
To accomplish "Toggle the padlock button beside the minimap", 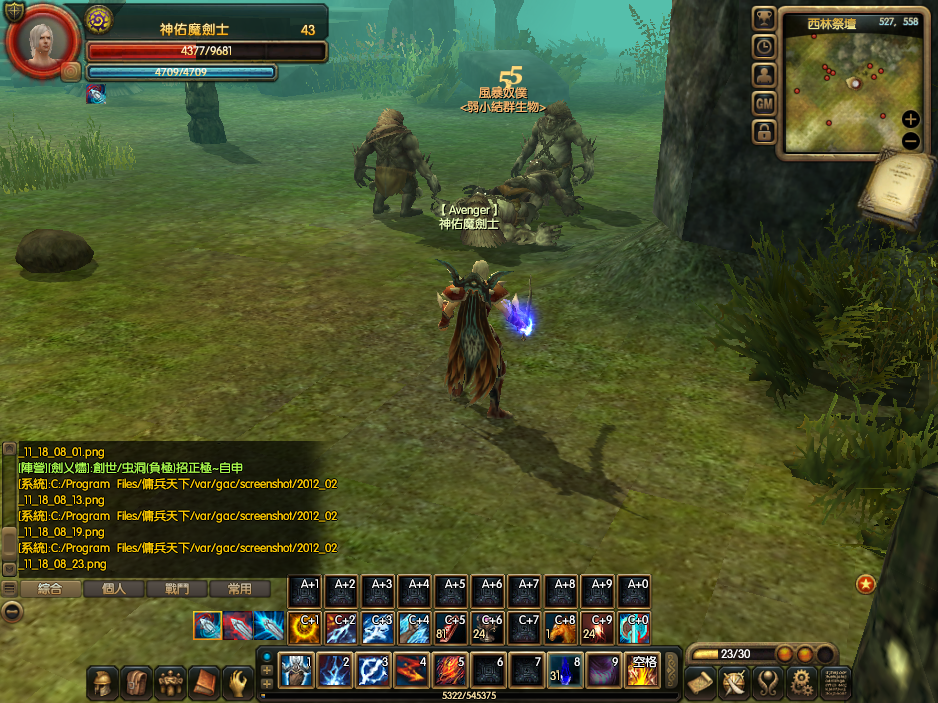I will click(x=765, y=131).
